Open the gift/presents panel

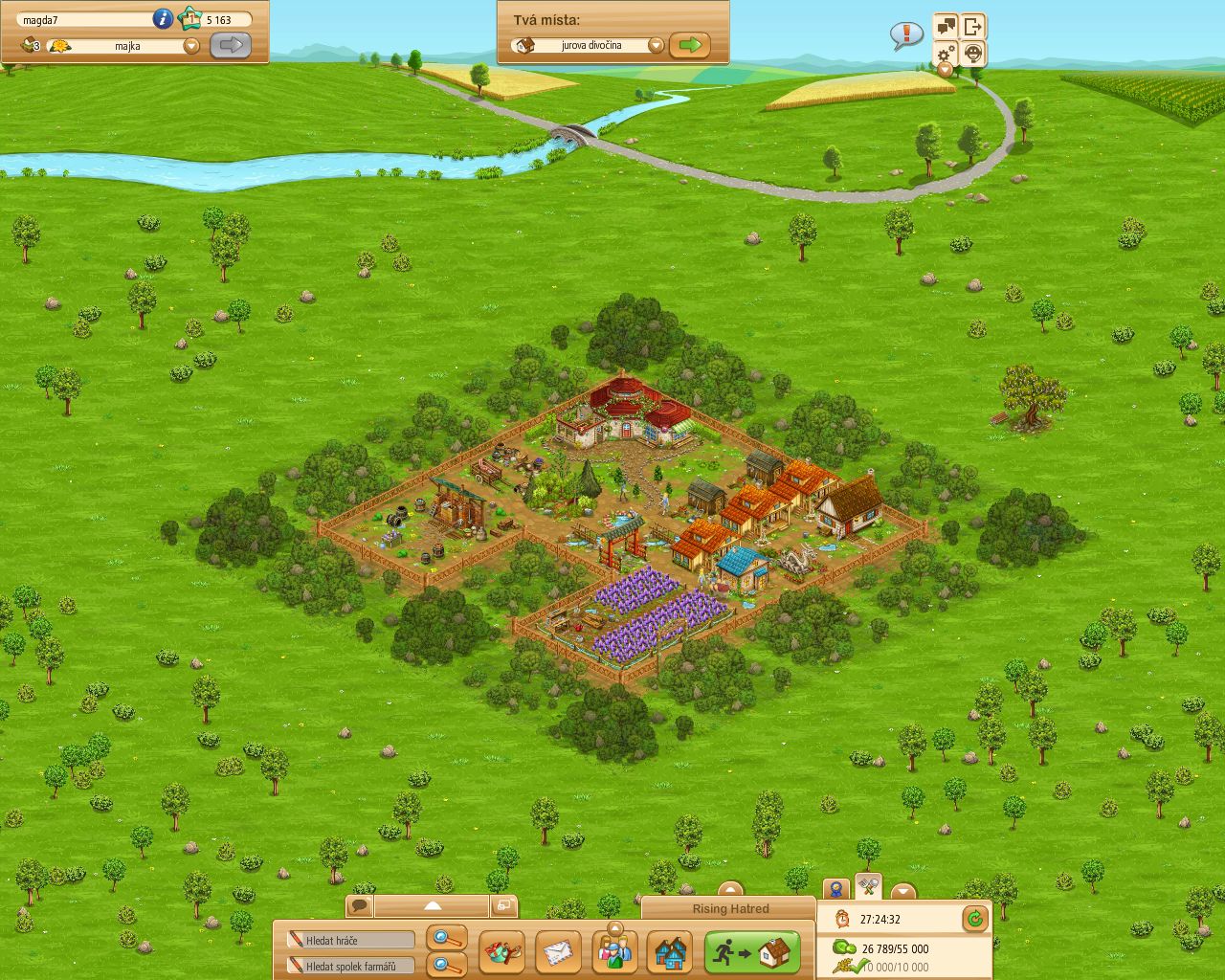pos(504,952)
